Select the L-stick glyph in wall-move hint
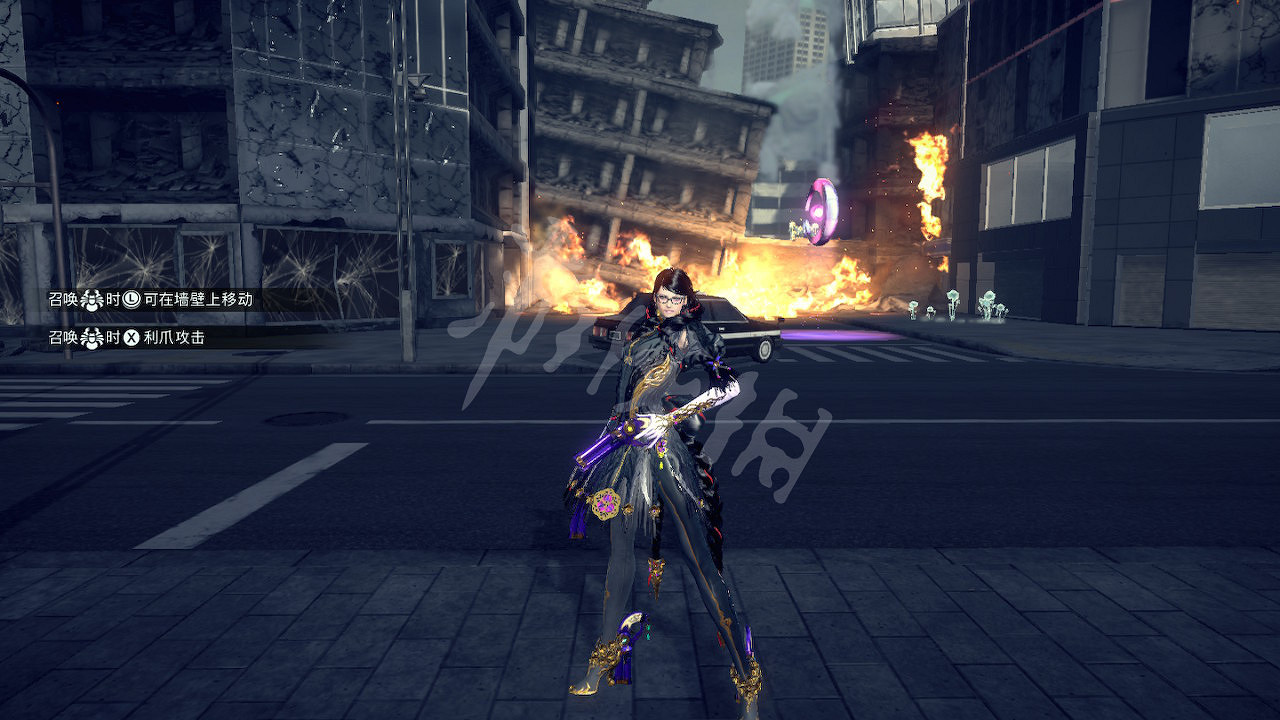Viewport: 1280px width, 720px height. 131,301
